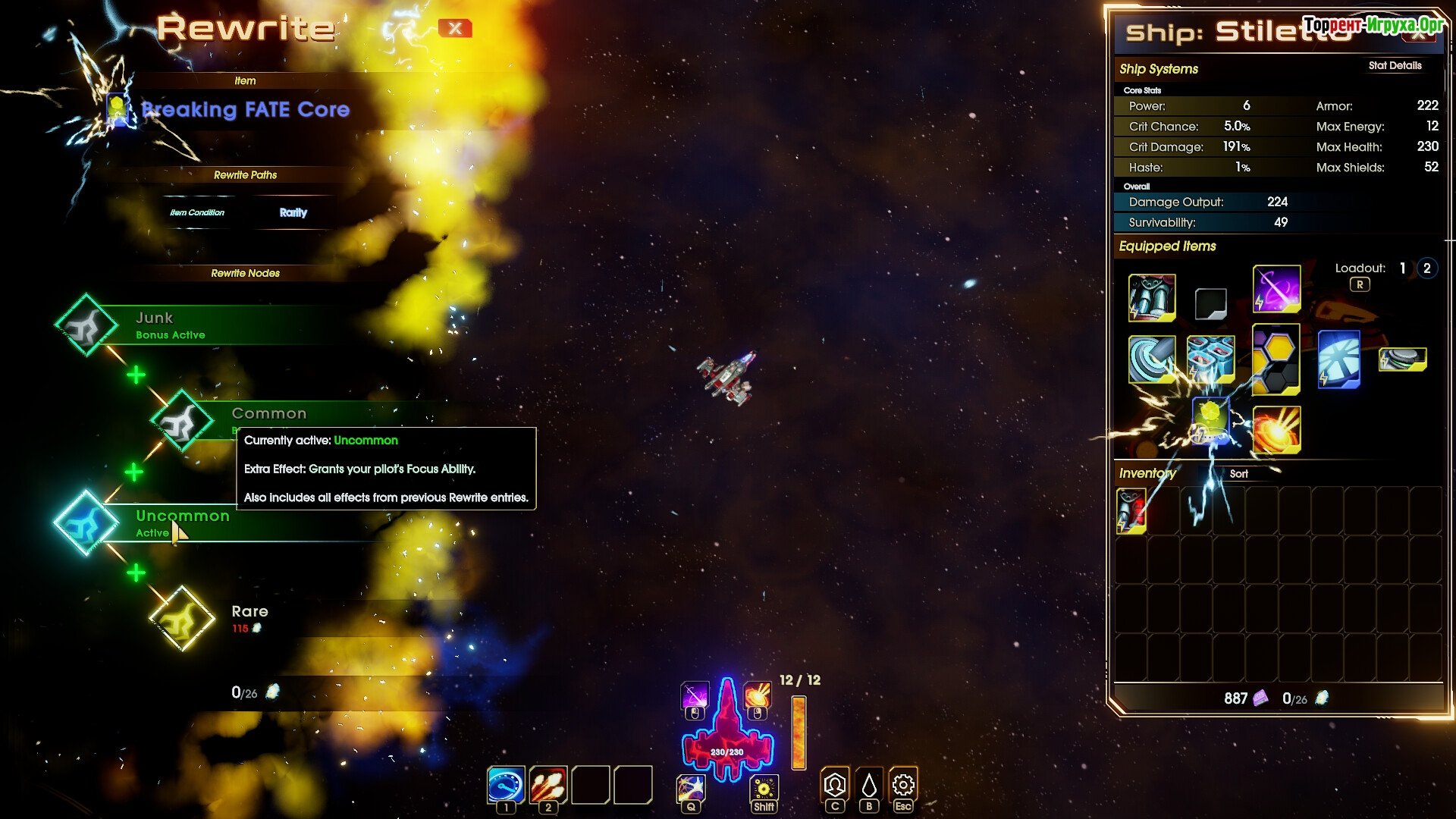Select the fiery orange orb equipped item
Viewport: 1456px width, 819px height.
1276,429
